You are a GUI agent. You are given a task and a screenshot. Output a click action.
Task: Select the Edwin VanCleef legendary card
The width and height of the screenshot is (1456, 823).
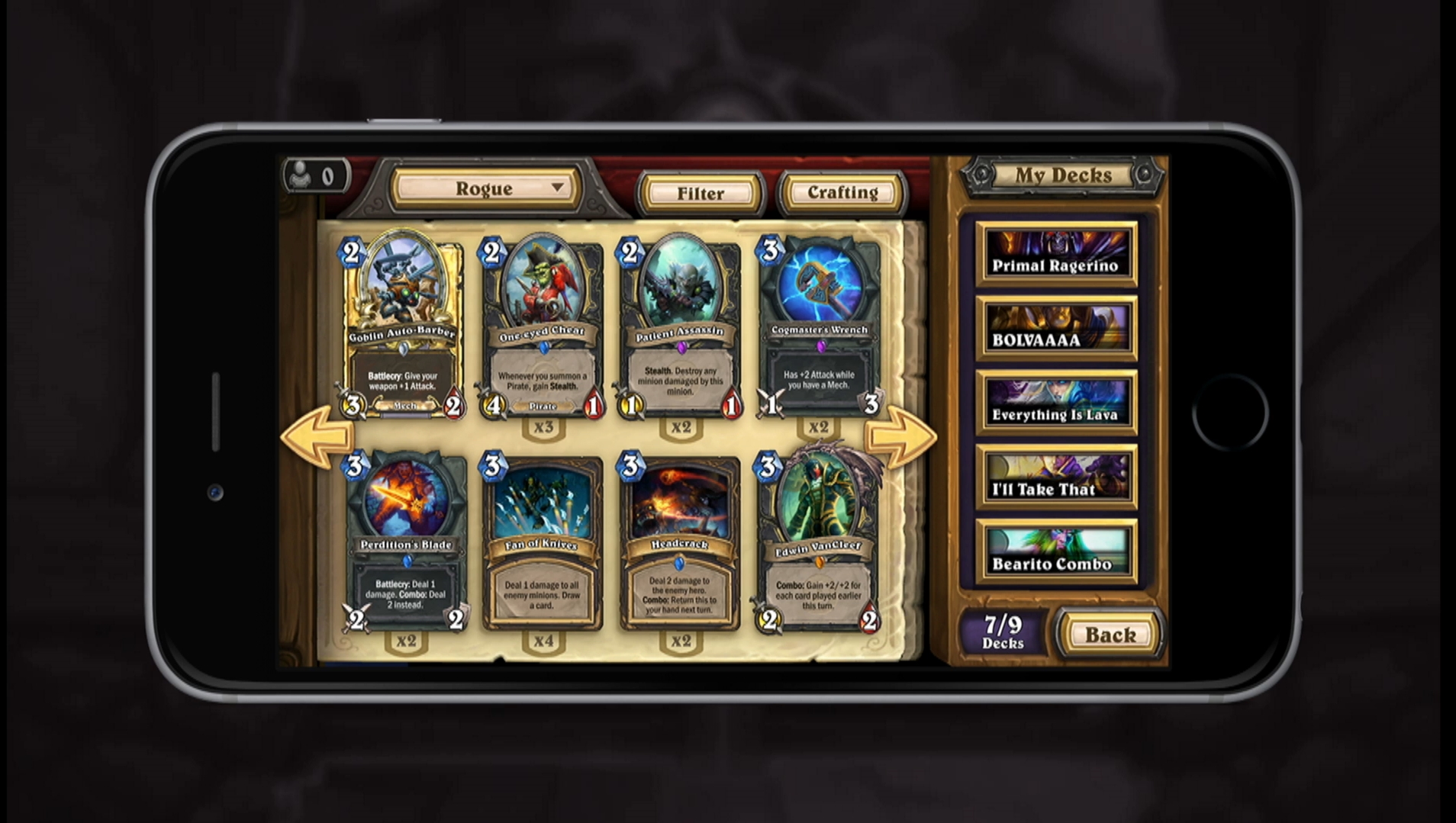pyautogui.click(x=818, y=543)
